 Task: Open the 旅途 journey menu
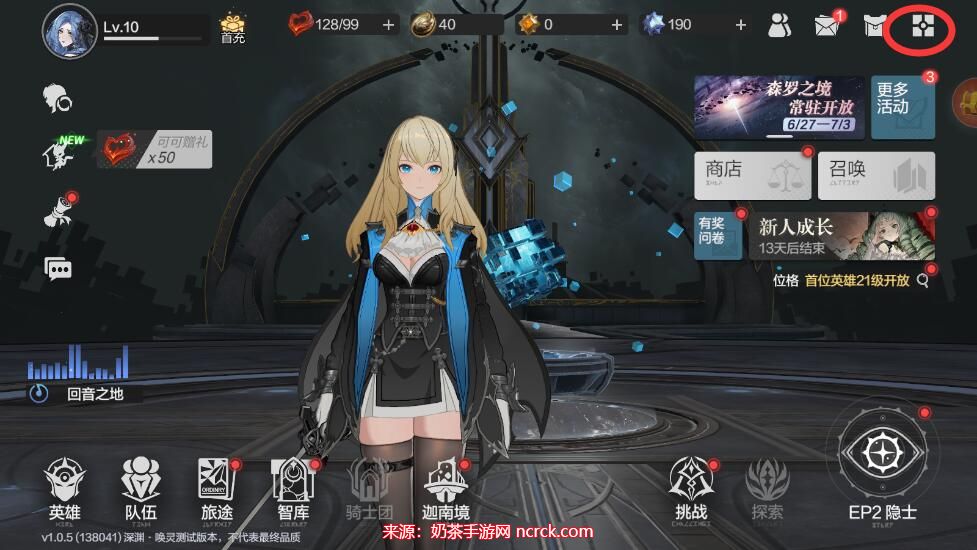coord(216,489)
